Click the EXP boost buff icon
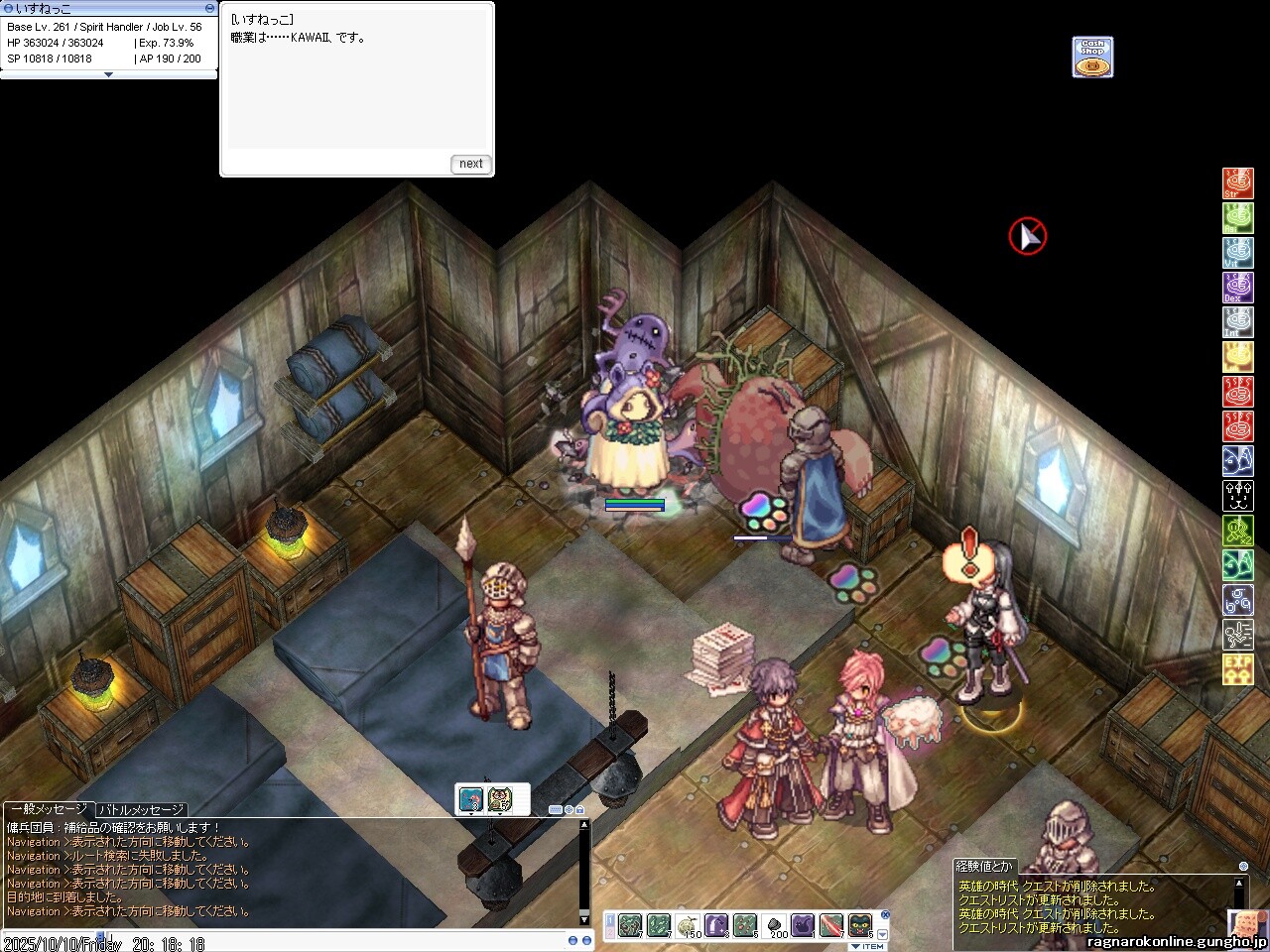1270x952 pixels. [x=1237, y=669]
